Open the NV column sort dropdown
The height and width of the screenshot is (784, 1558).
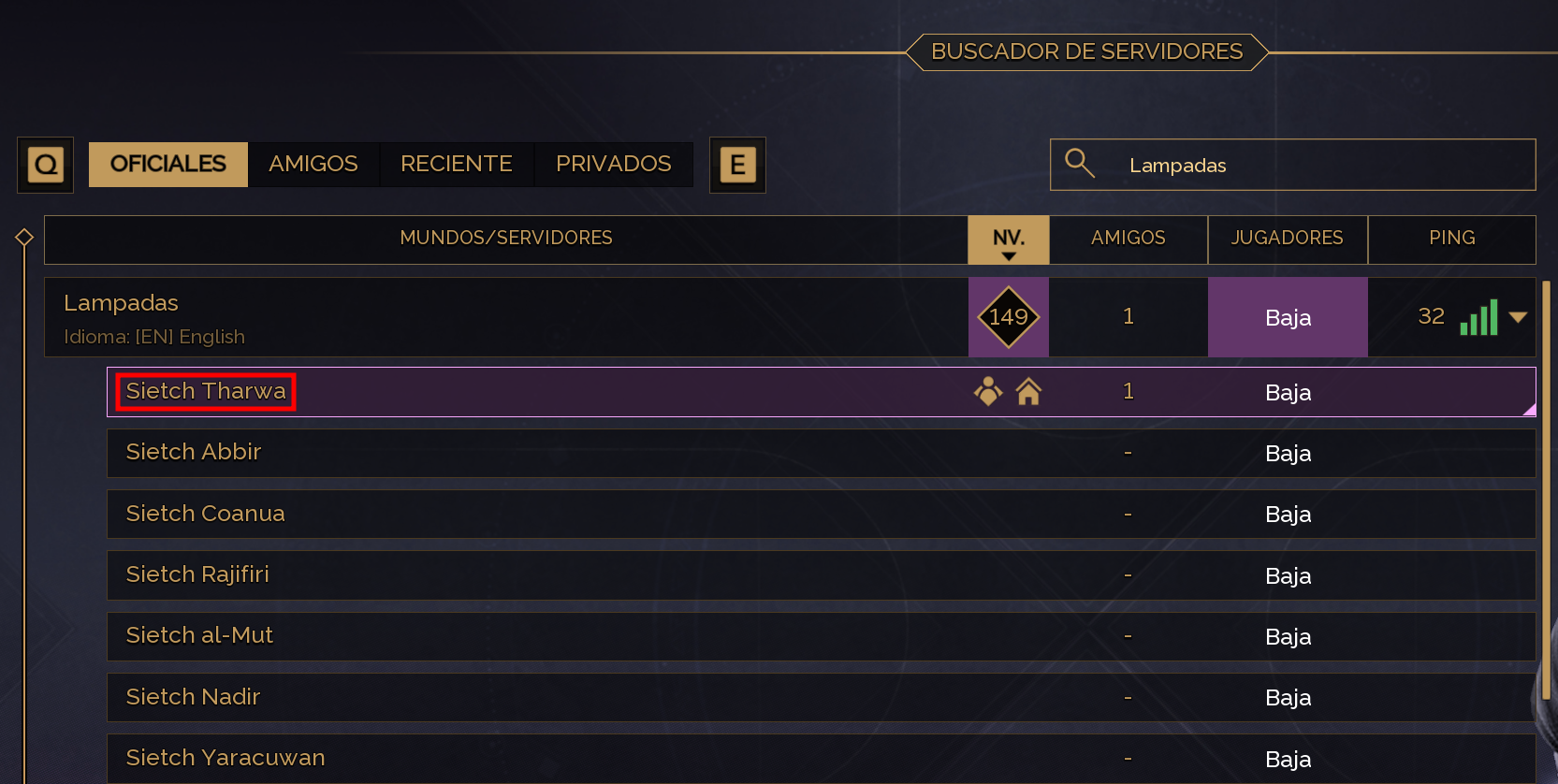point(1008,240)
